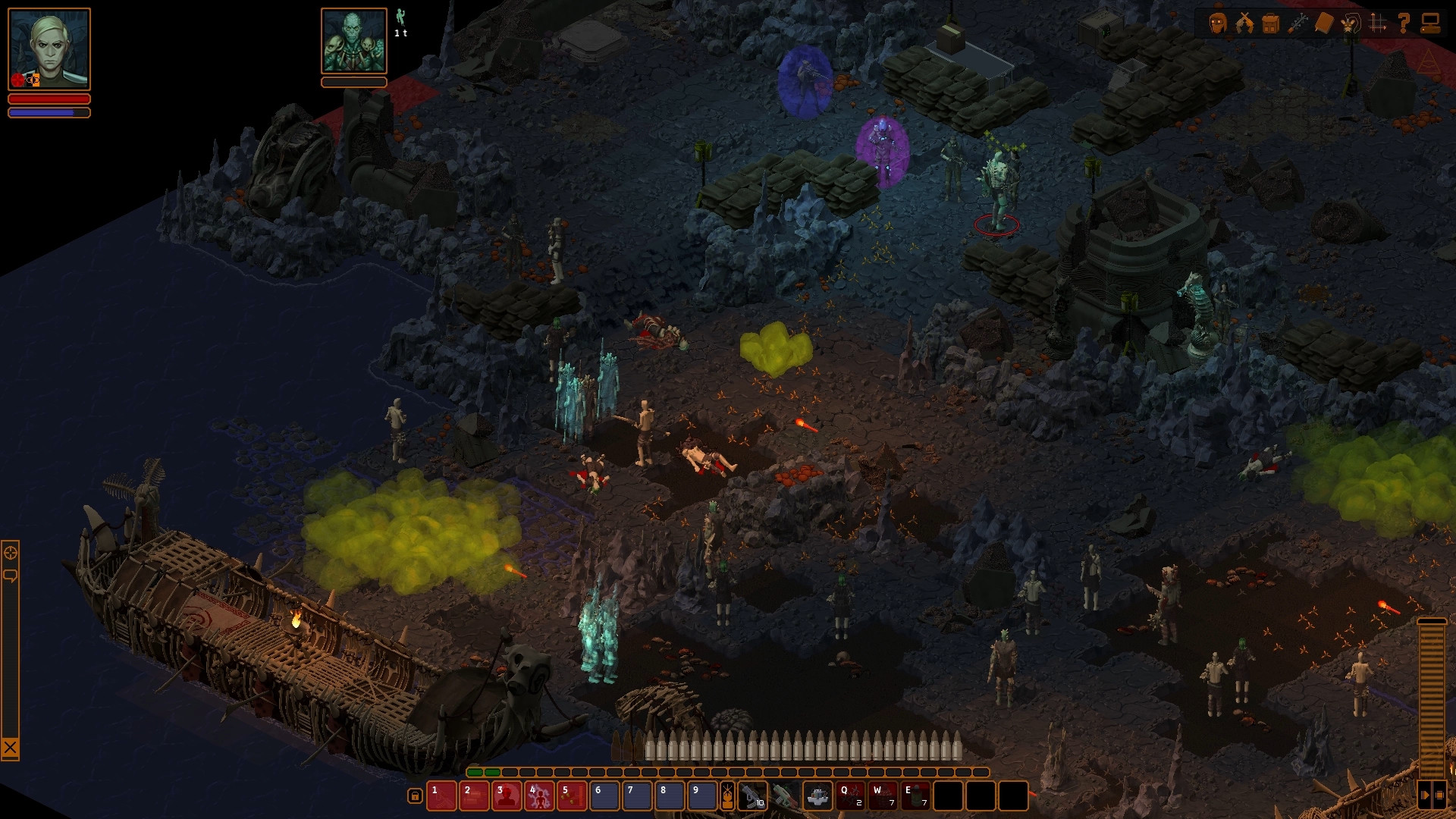
Task: Use hotbar slot 4 electrified figure ability
Action: pyautogui.click(x=539, y=796)
